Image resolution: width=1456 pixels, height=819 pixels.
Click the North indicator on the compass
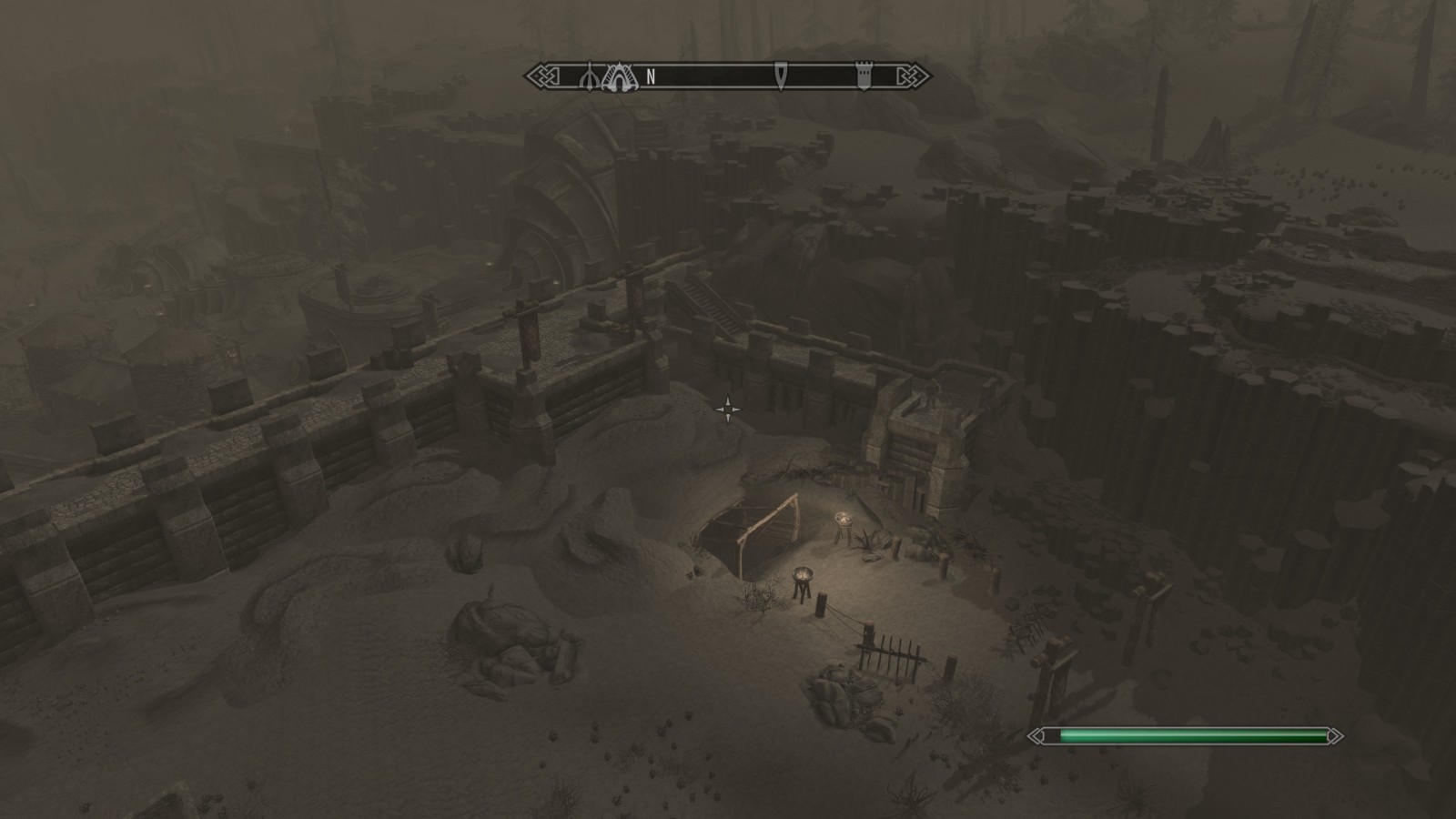pyautogui.click(x=651, y=77)
